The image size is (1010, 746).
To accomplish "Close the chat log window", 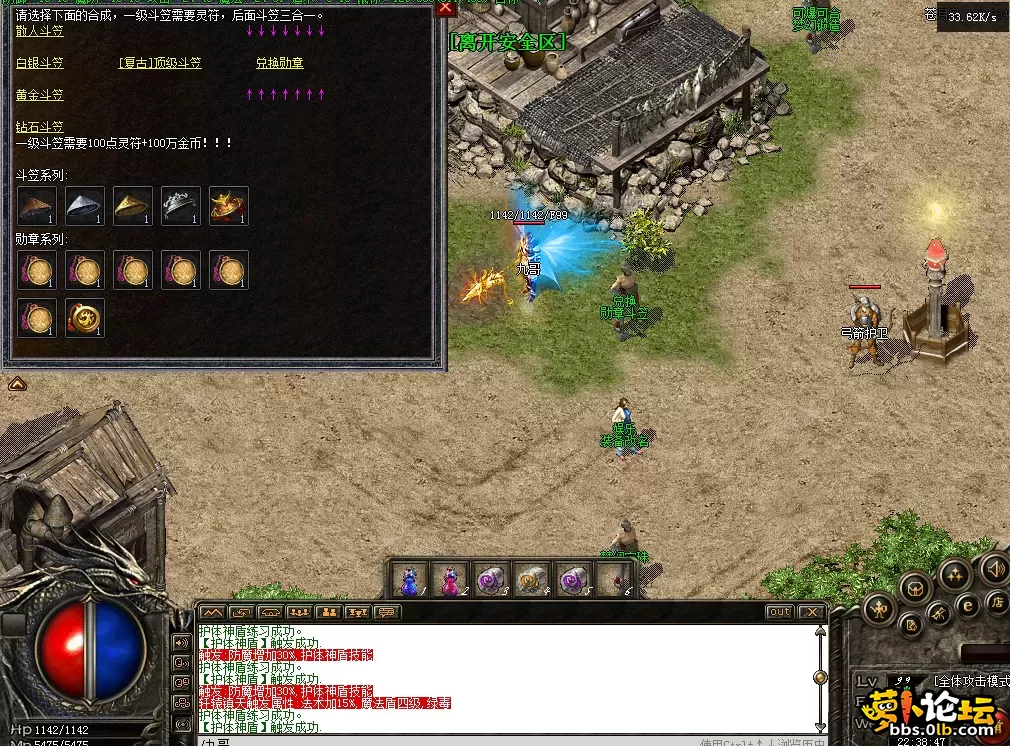I will [x=811, y=612].
